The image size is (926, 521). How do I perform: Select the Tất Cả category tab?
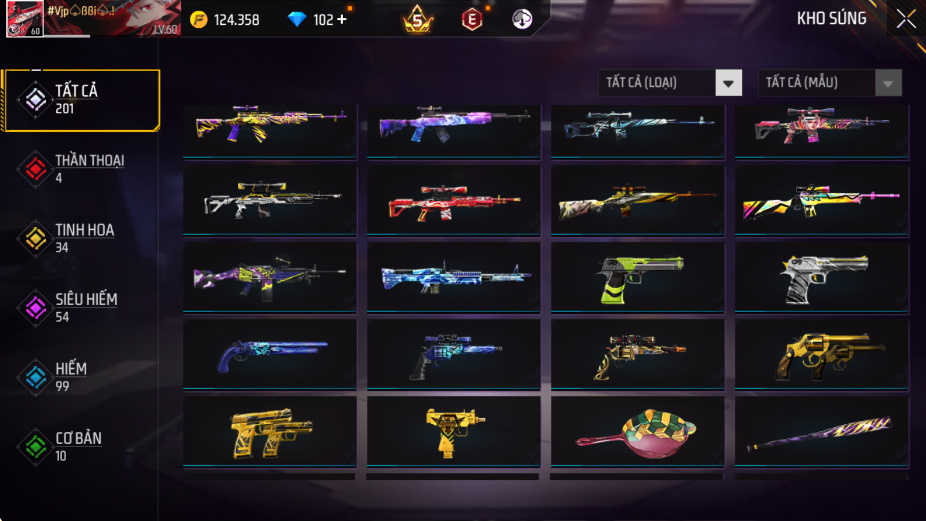82,100
